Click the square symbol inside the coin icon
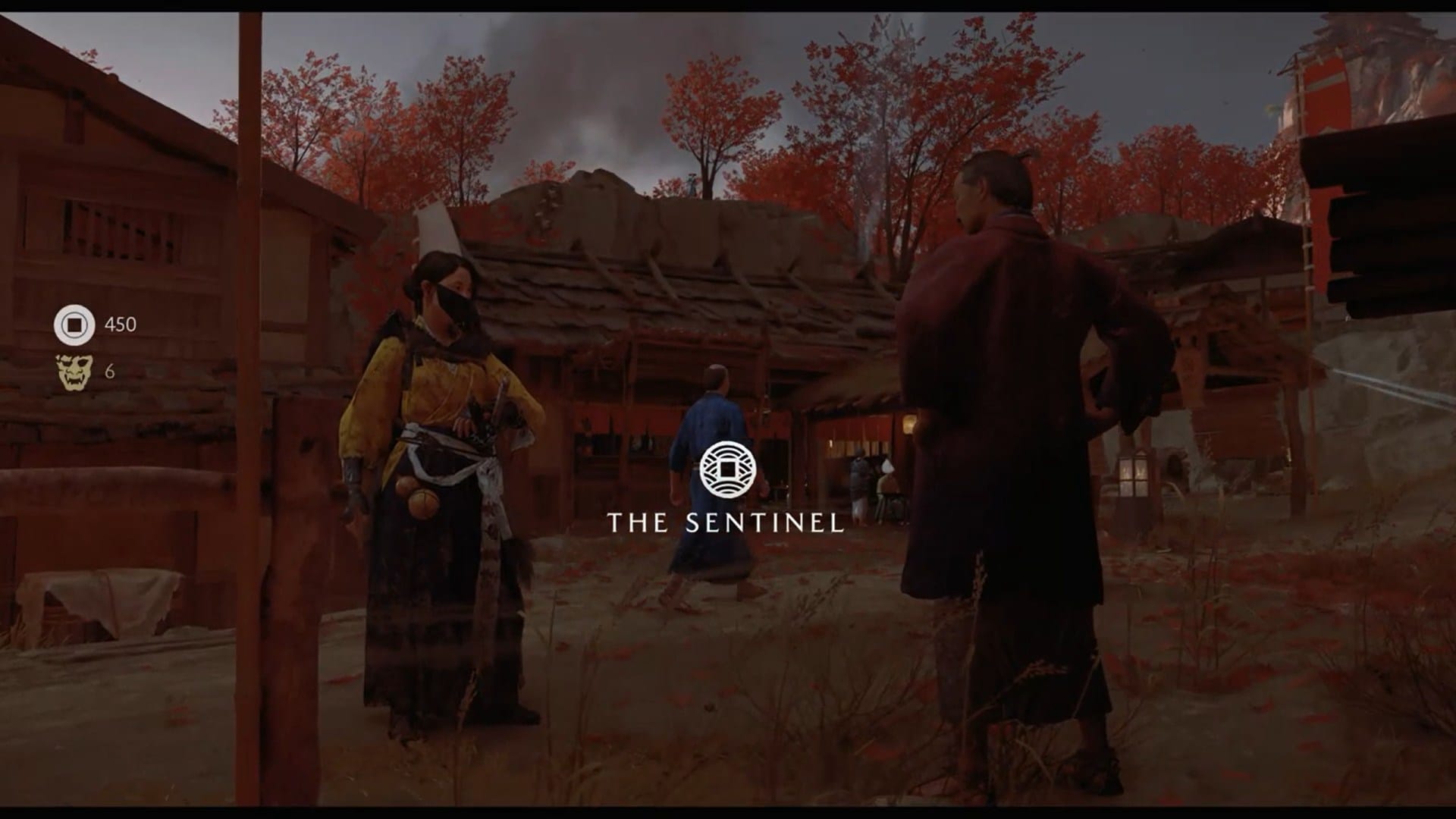Viewport: 1456px width, 819px height. coord(74,325)
